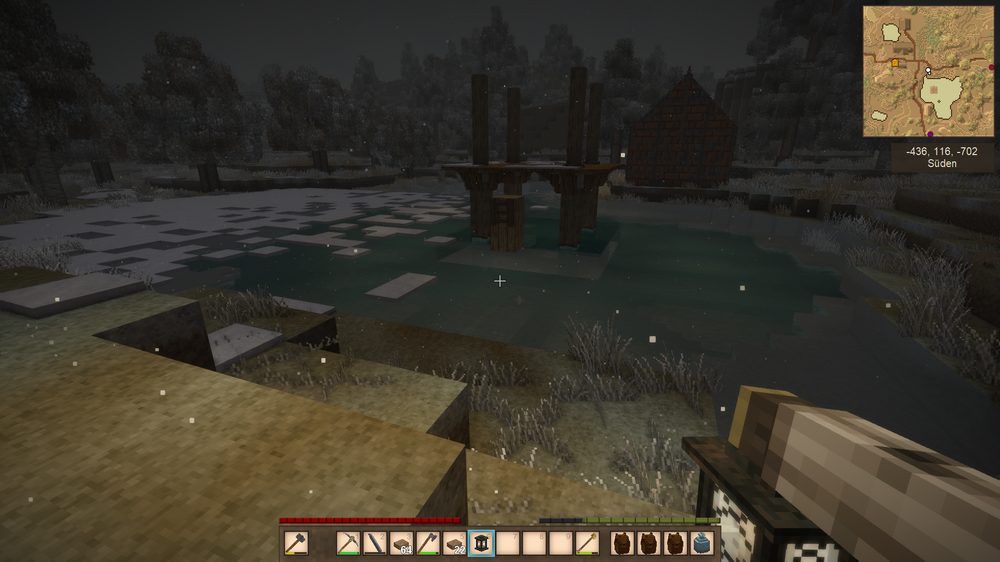
Task: Select the stack of 64 blocks
Action: point(402,543)
